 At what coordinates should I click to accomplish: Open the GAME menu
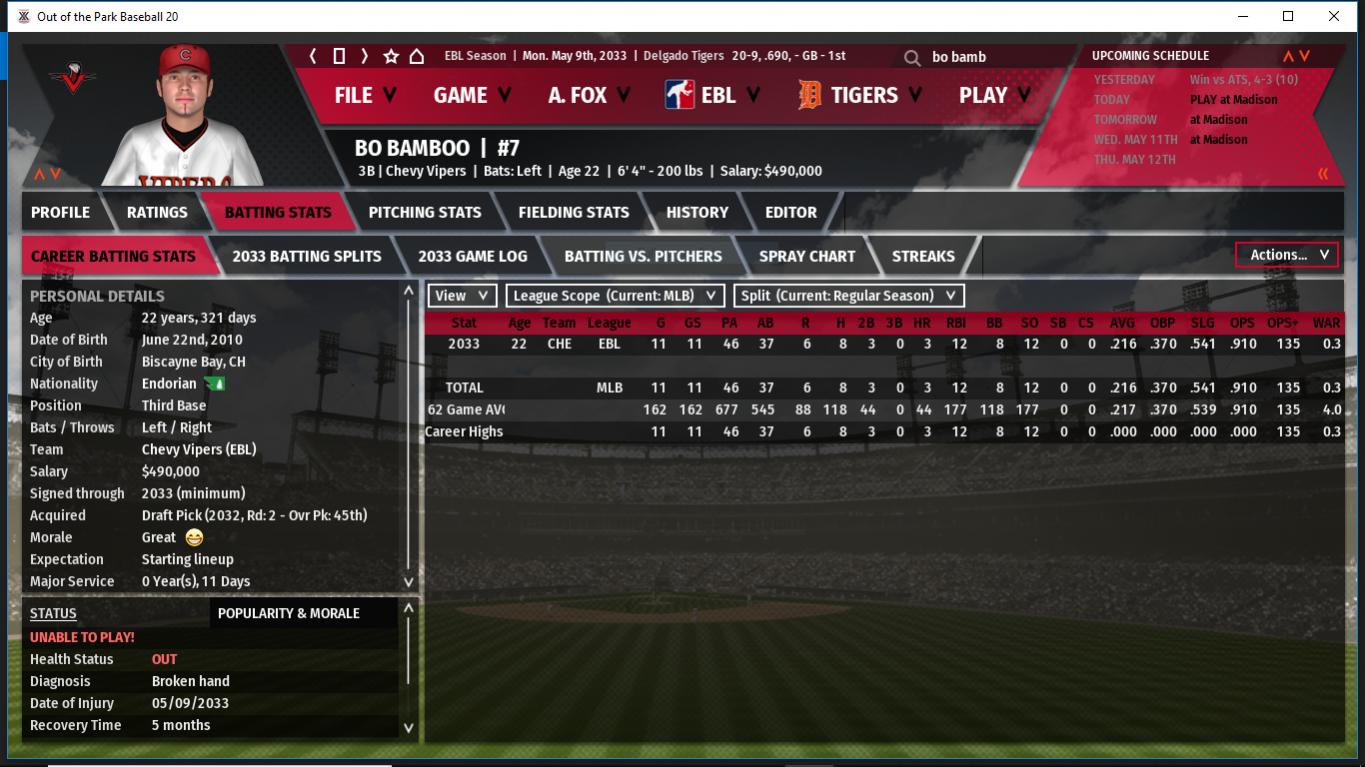(x=471, y=95)
